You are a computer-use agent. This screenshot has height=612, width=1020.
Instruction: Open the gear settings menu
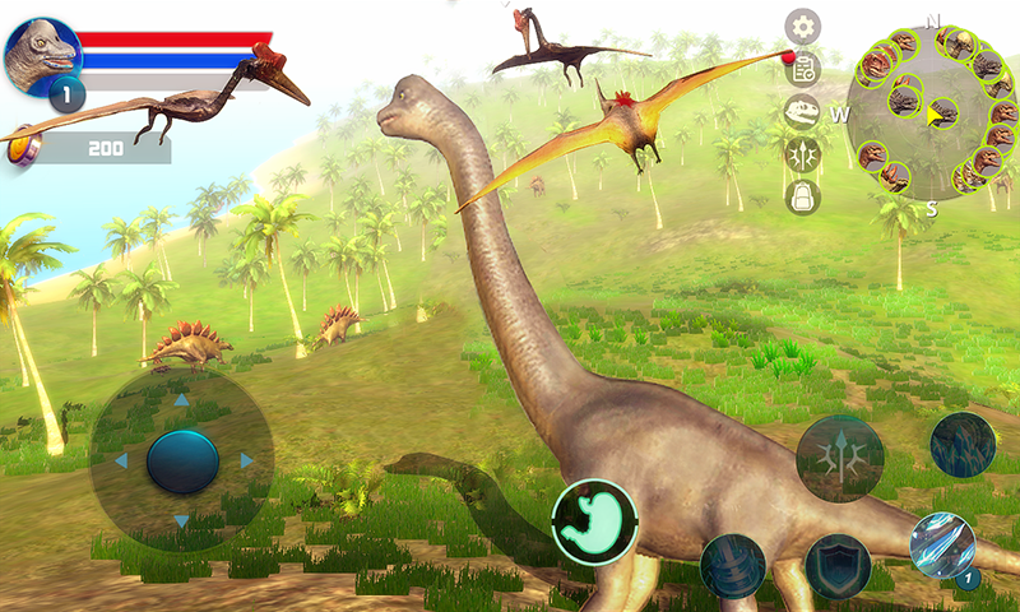[802, 27]
